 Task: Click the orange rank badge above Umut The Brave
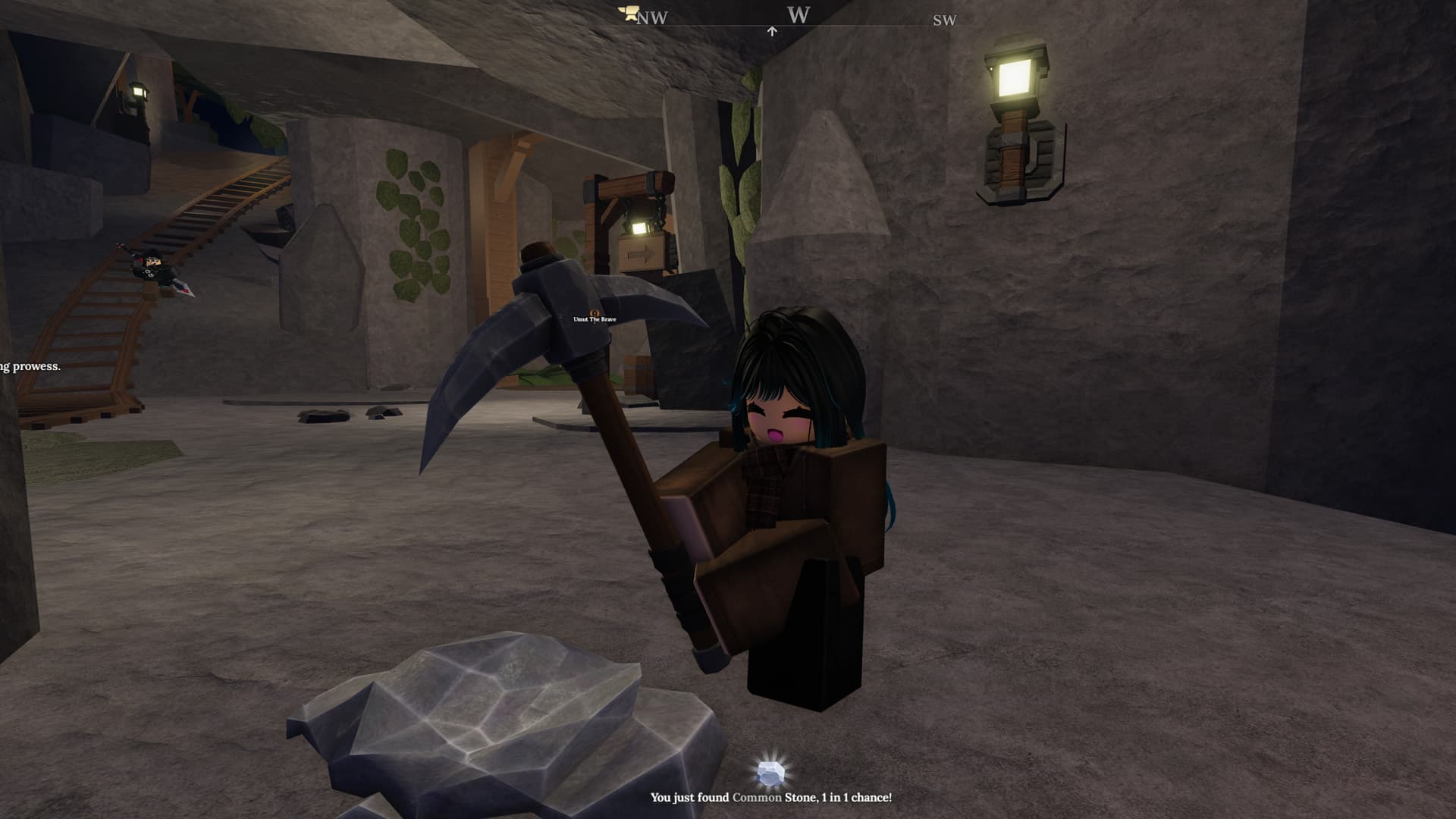[x=594, y=312]
